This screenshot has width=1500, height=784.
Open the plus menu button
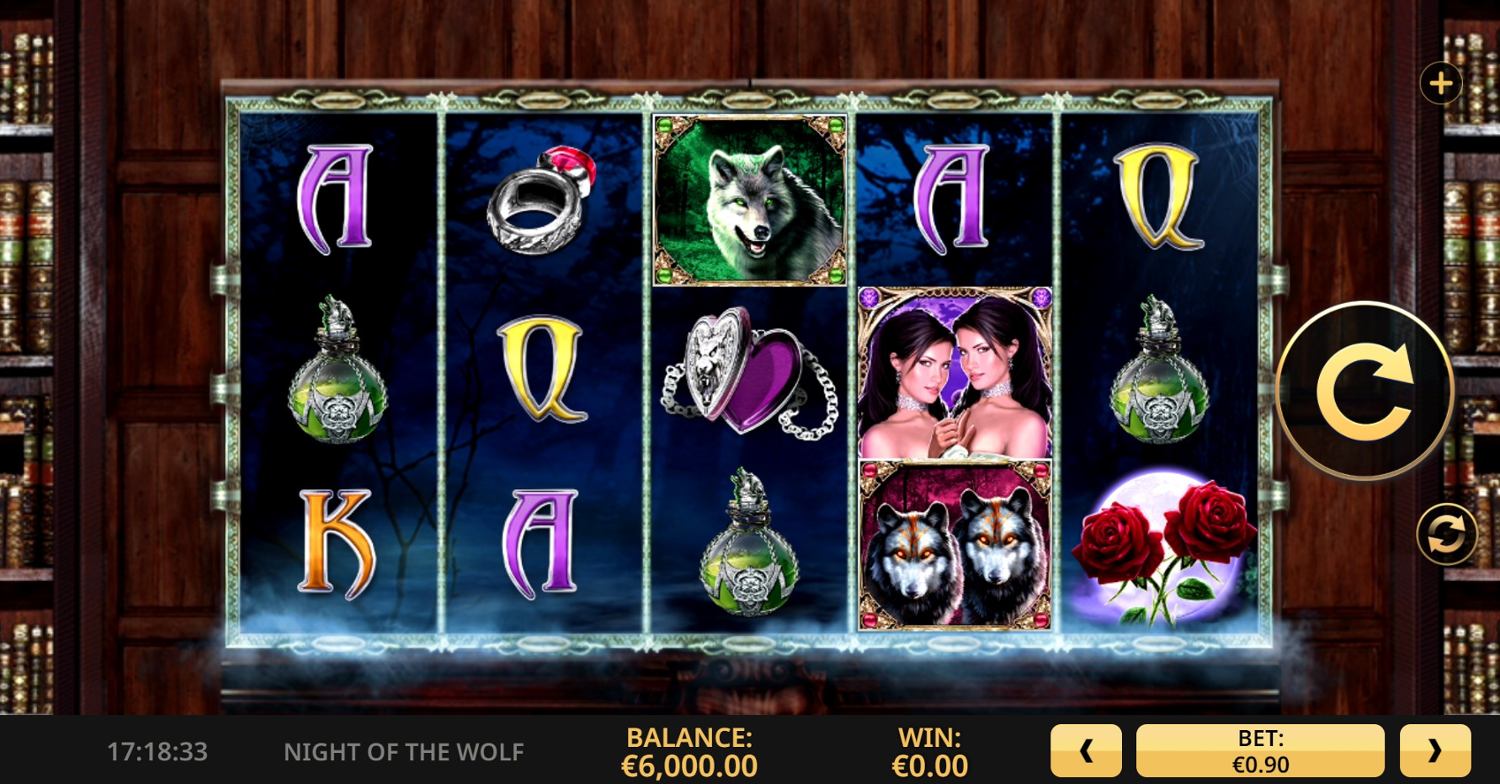tap(1440, 84)
